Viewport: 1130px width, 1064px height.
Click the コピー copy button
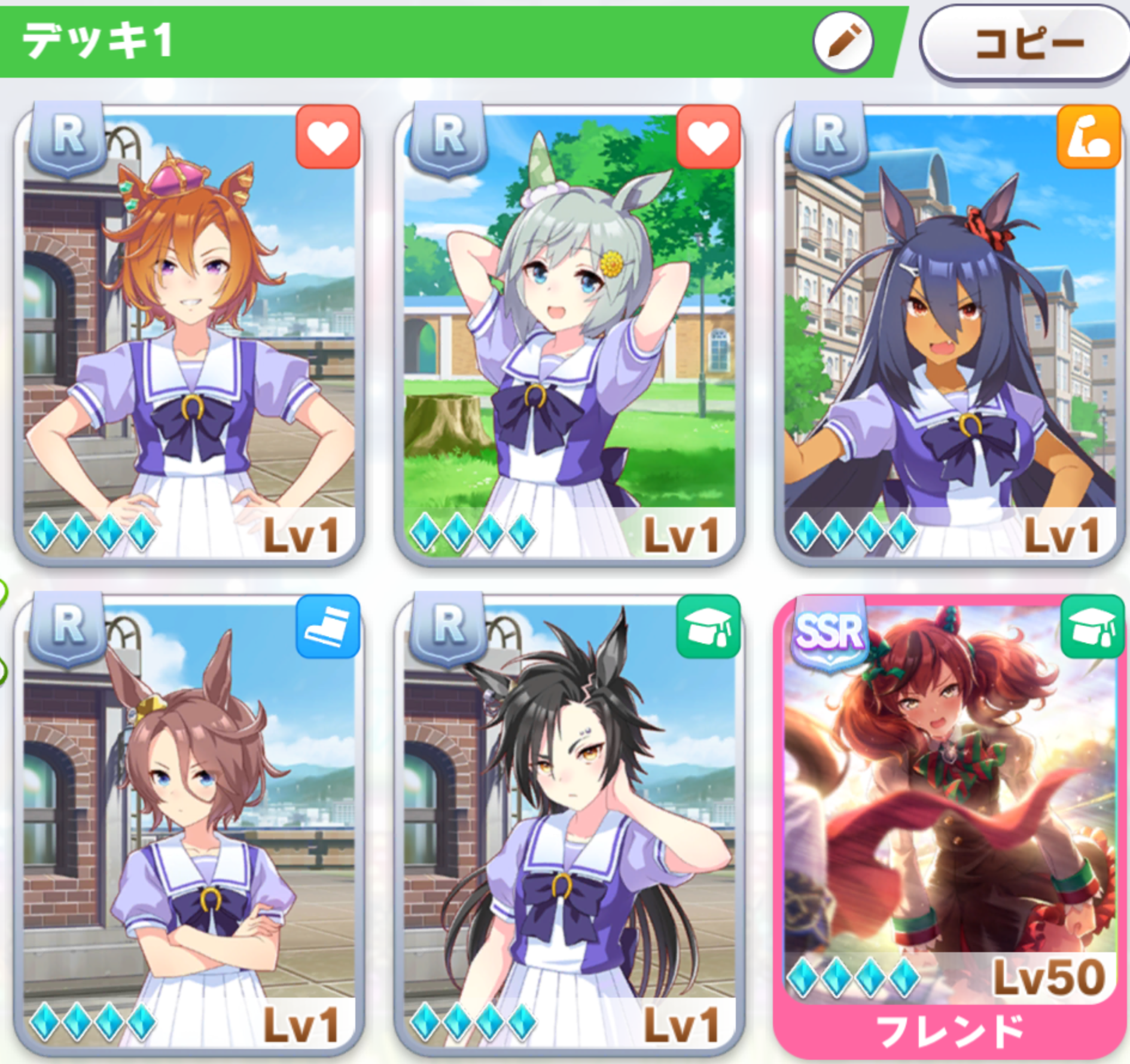1025,43
